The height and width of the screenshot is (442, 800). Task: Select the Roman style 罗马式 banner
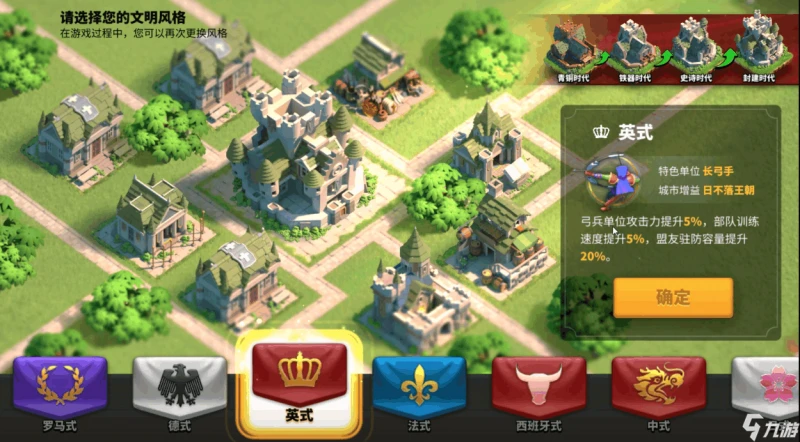tap(57, 388)
